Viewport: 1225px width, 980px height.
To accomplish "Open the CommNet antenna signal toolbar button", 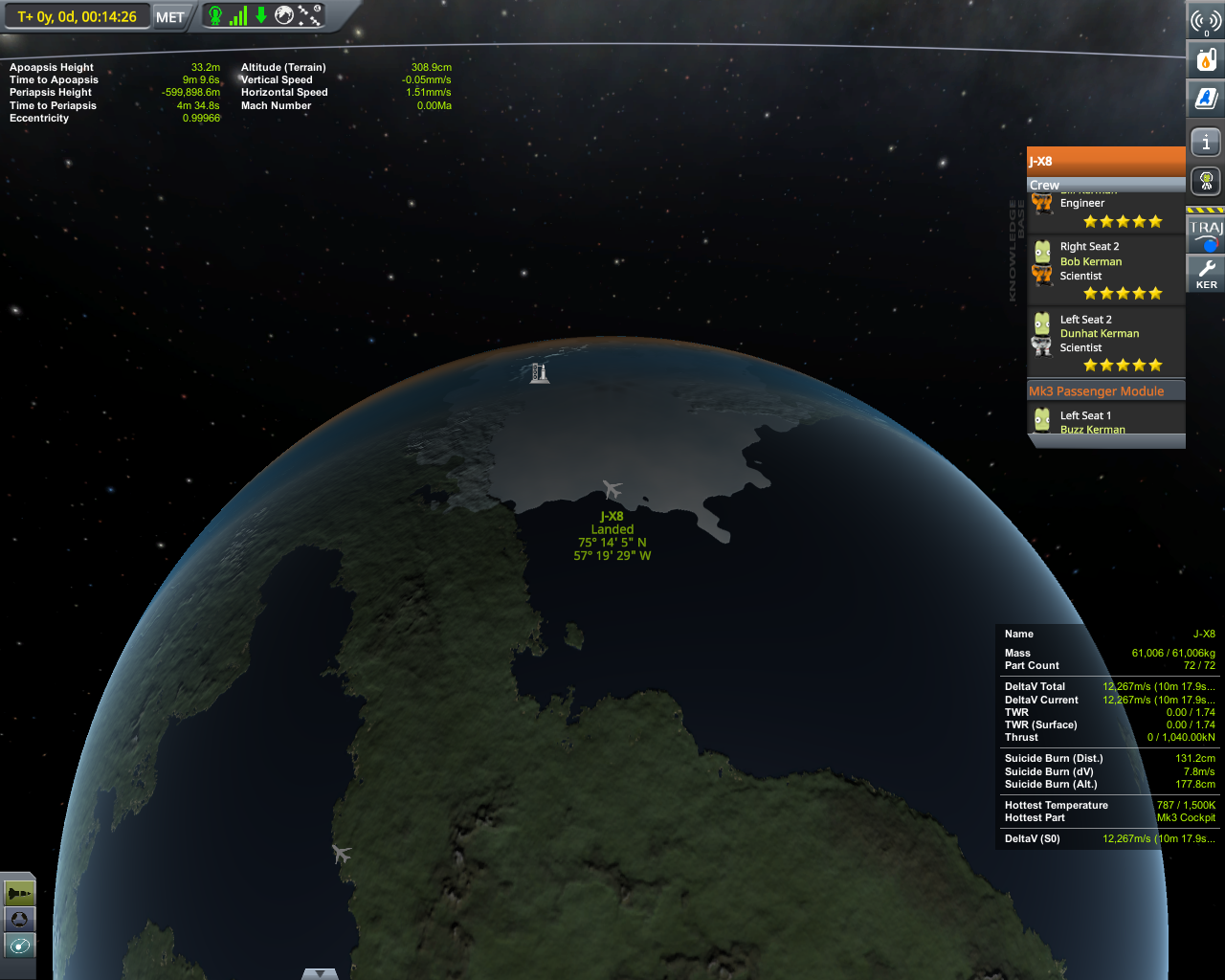I will (x=1206, y=21).
